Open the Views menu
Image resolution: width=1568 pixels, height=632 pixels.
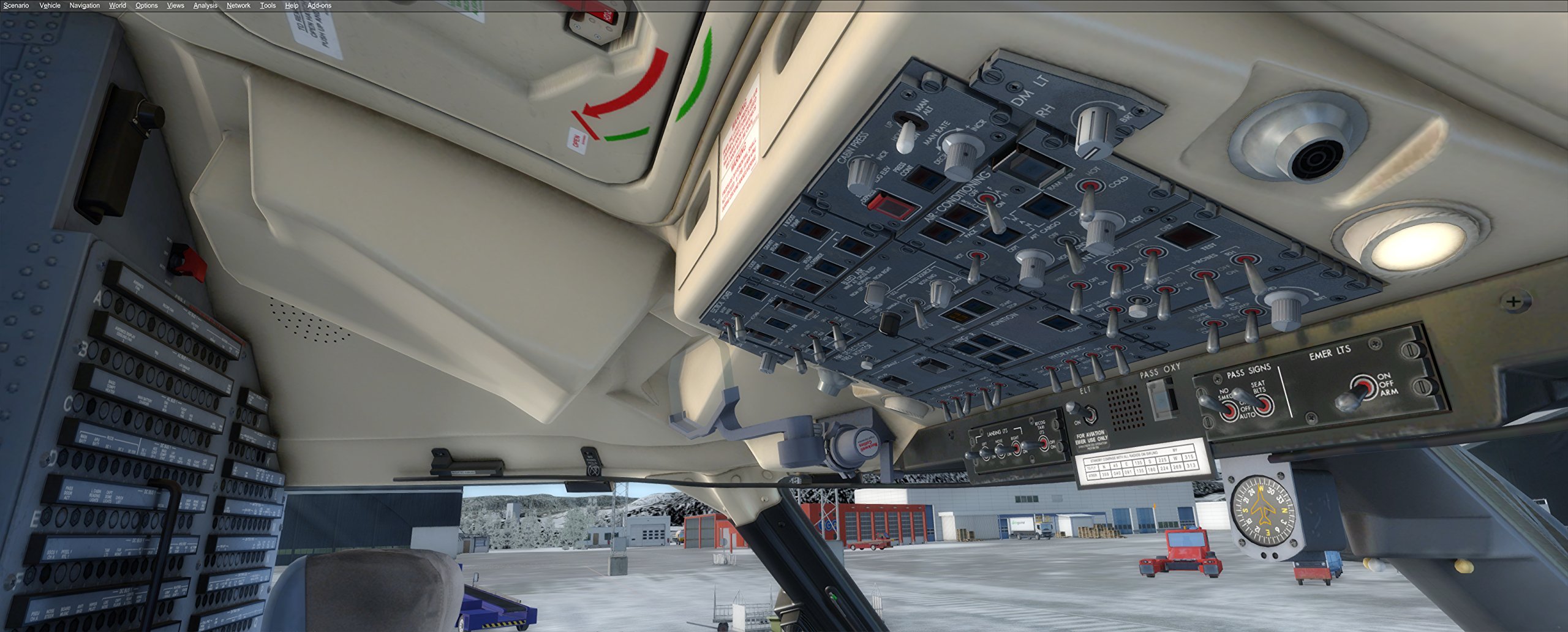175,5
